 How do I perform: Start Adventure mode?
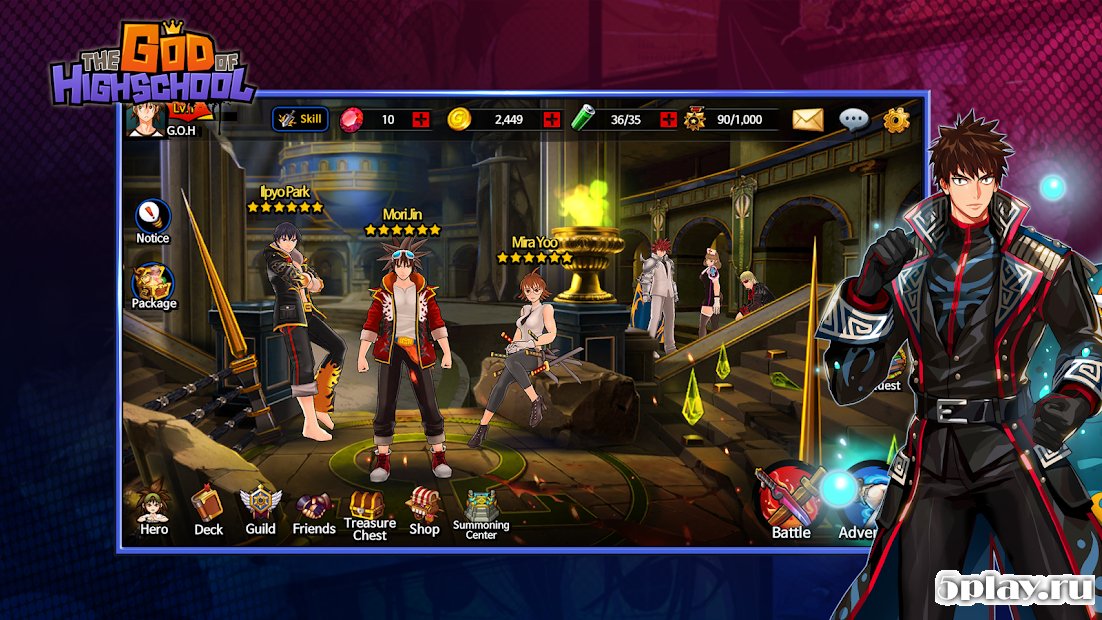click(x=858, y=502)
